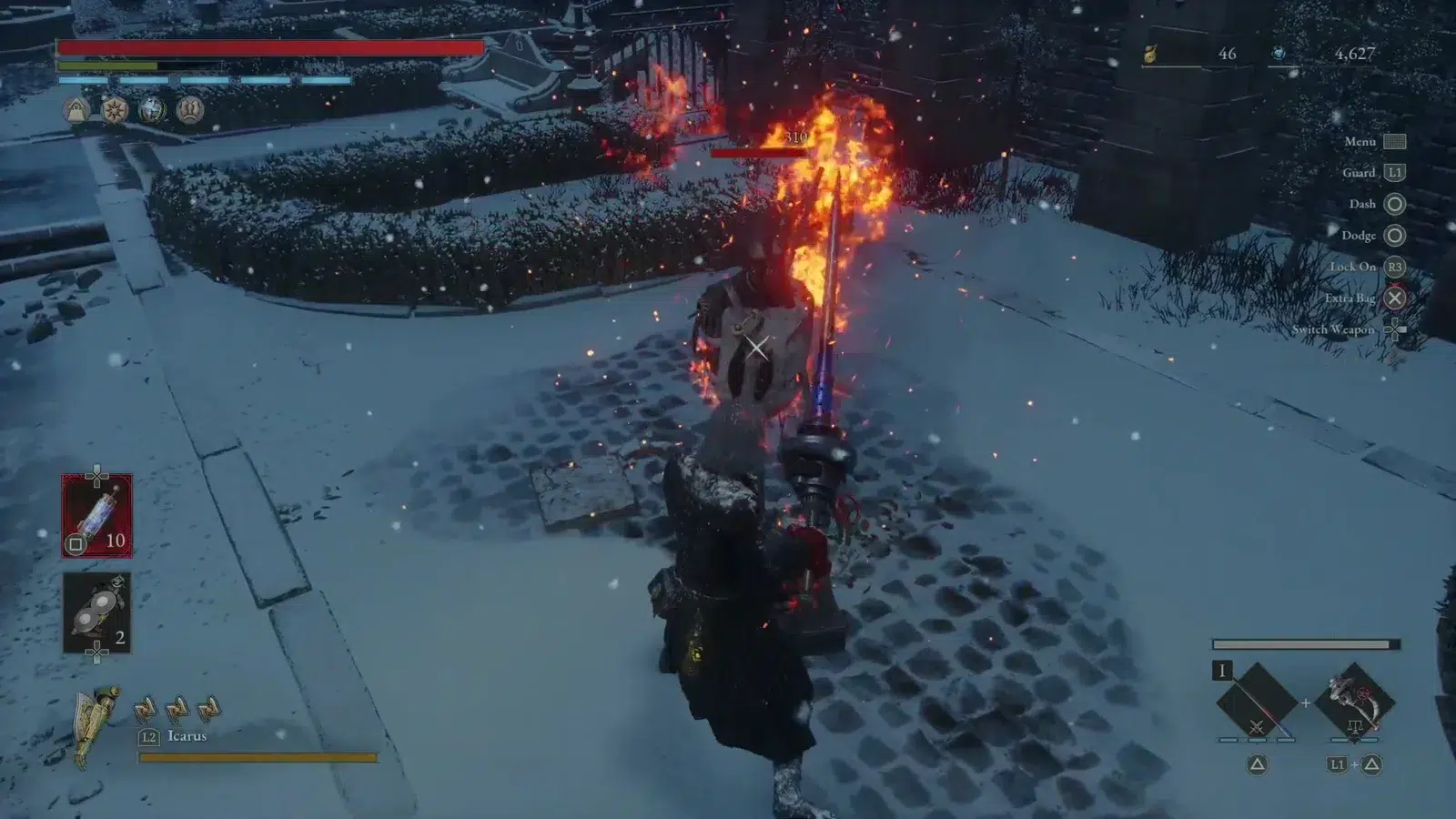Select the Pulse Cell belt slot
1456x819 pixels.
[x=96, y=515]
